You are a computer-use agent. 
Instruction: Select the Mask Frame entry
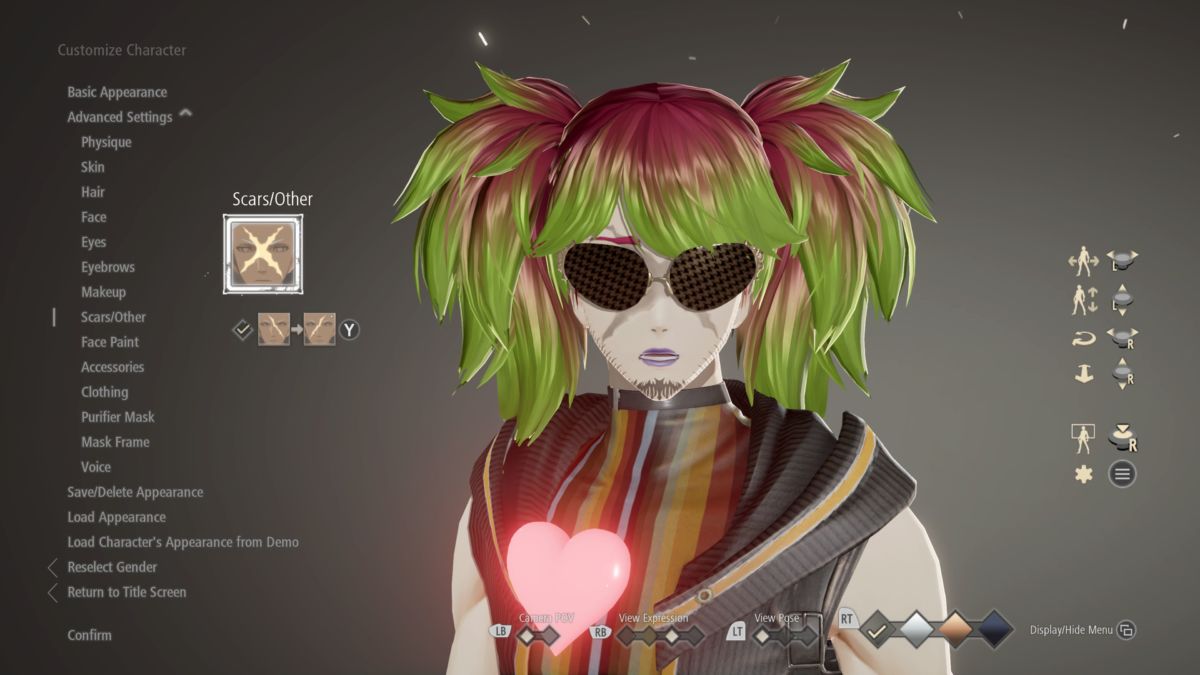click(115, 442)
